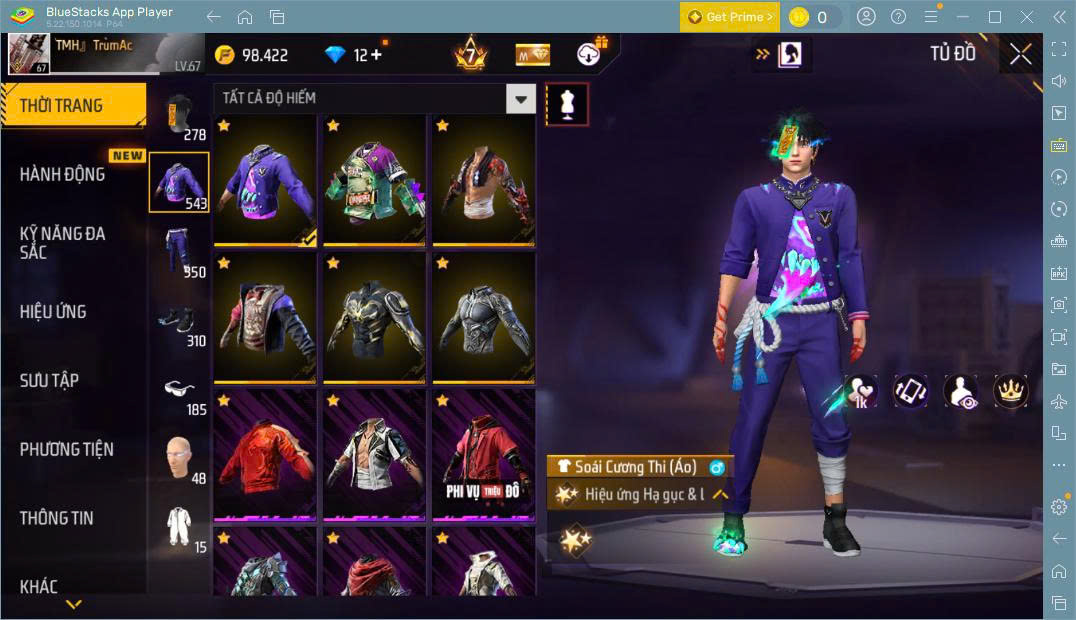Select the Phi Vụ Triệu Đô red hoodie

tap(483, 455)
